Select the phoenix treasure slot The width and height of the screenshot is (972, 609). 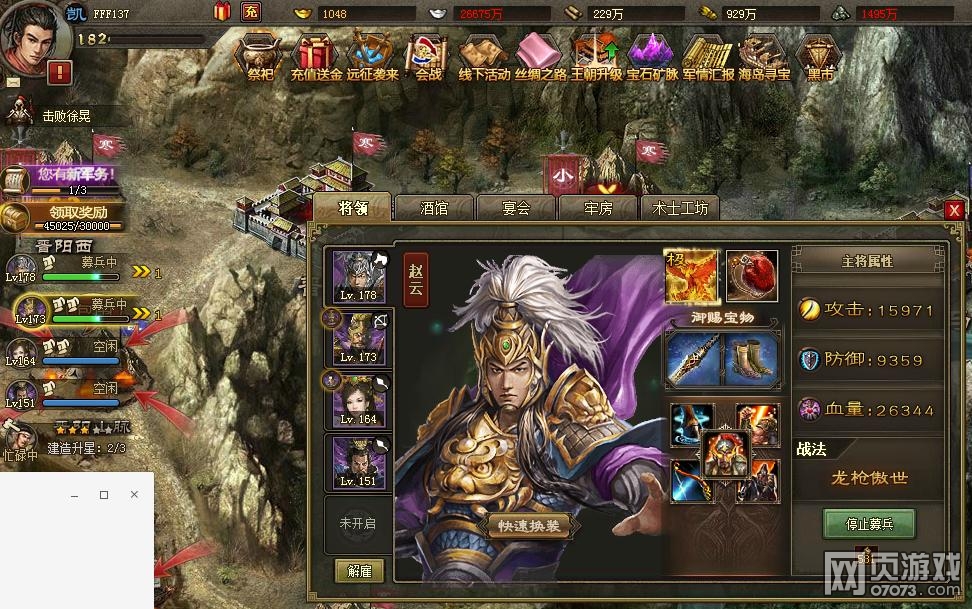pyautogui.click(x=692, y=277)
